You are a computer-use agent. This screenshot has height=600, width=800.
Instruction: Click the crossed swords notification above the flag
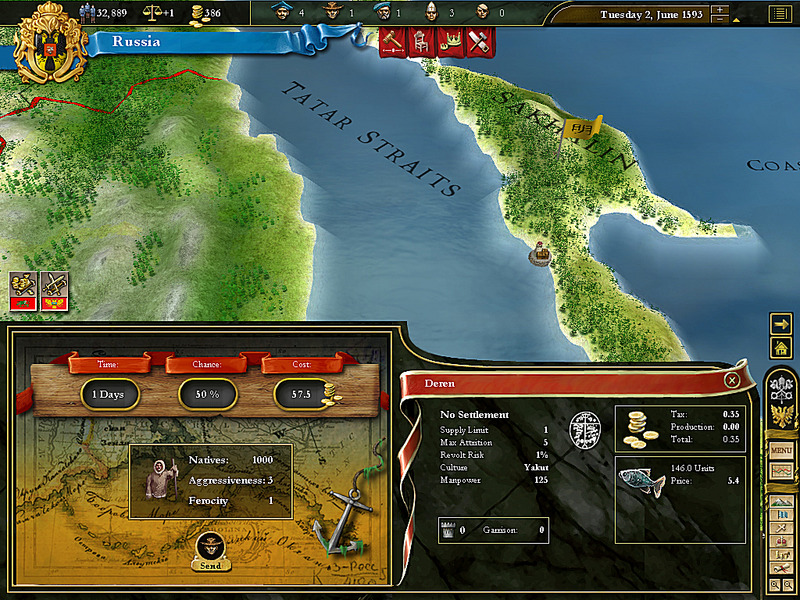(x=53, y=283)
